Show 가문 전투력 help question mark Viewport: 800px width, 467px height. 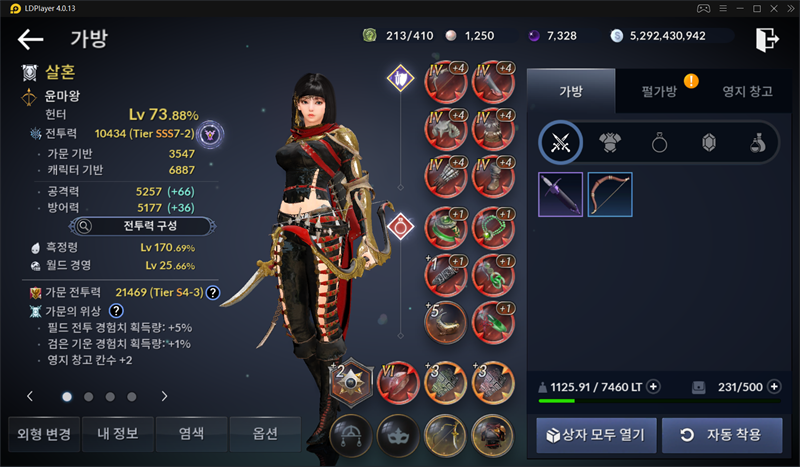[x=212, y=292]
